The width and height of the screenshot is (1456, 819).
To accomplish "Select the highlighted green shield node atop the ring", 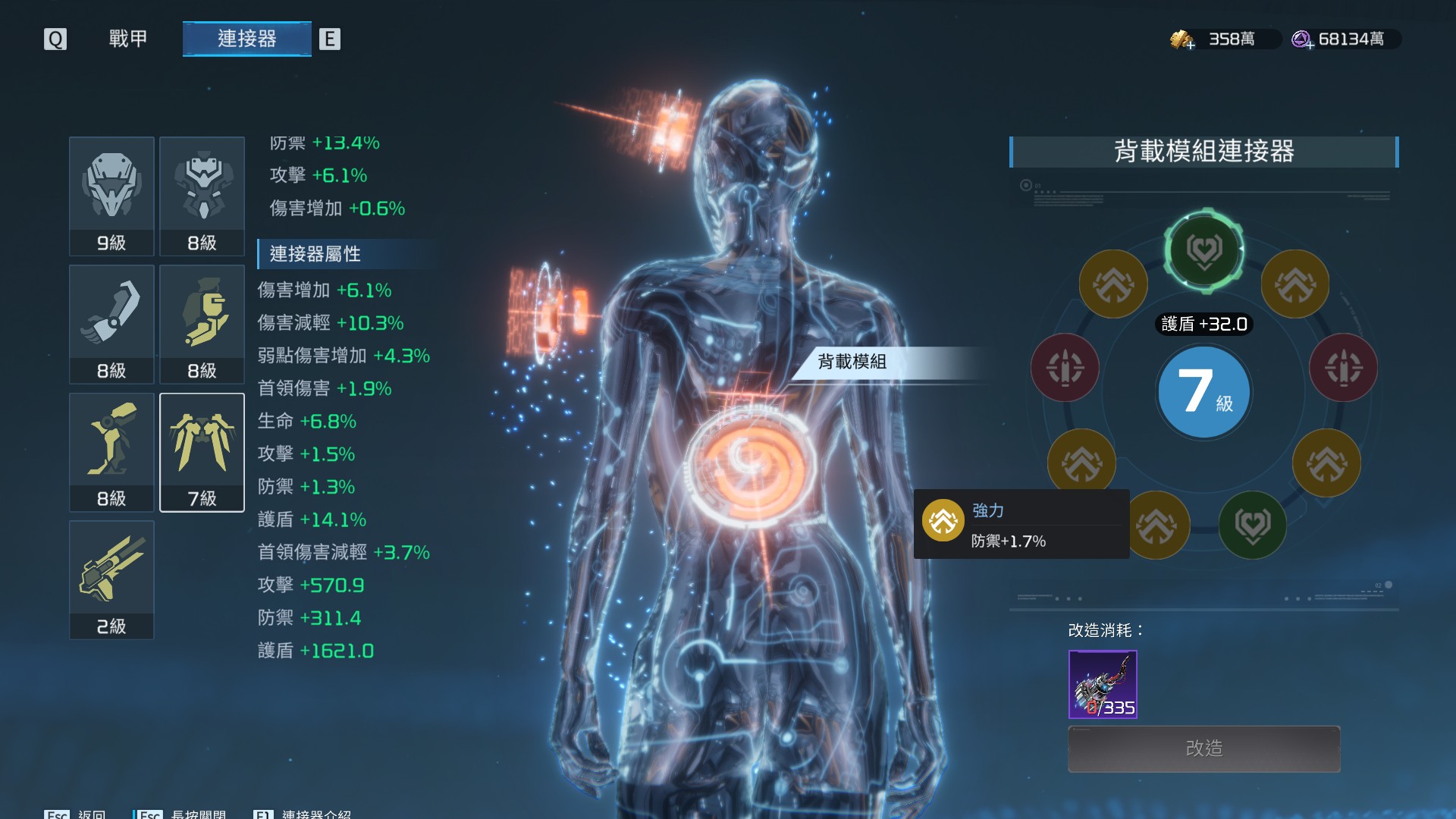I will [1203, 250].
